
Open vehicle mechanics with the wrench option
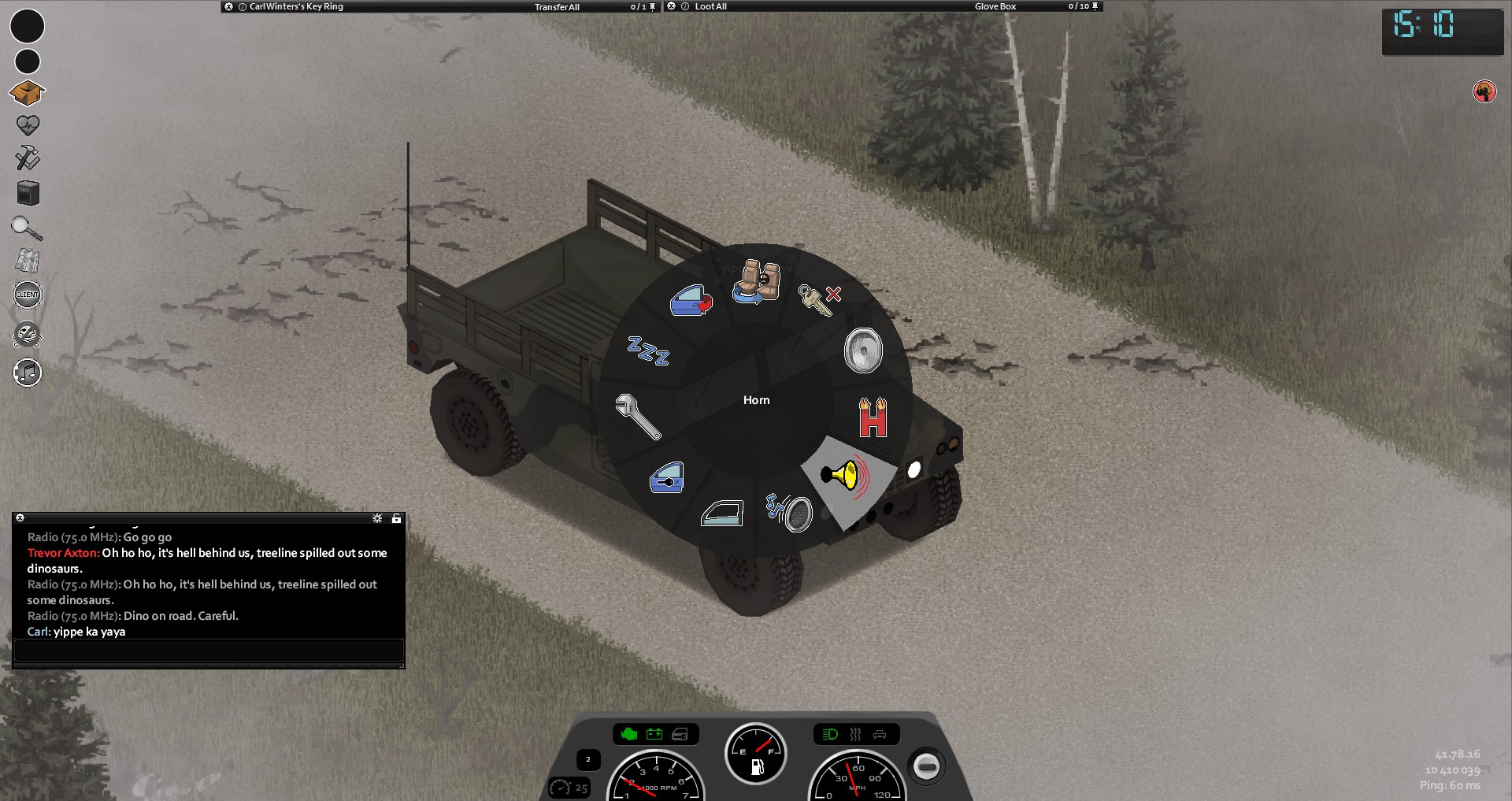pos(637,416)
